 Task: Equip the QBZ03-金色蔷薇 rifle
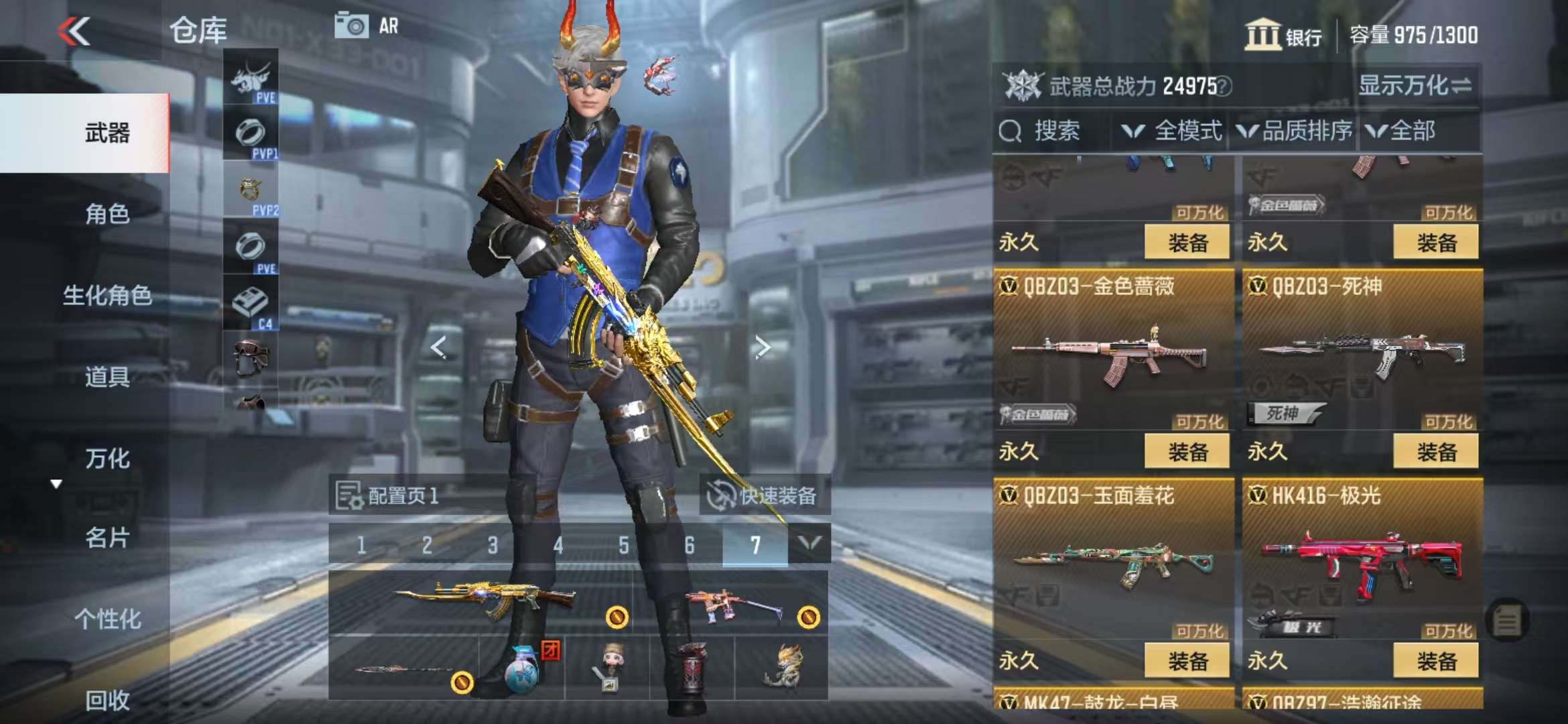(x=1187, y=451)
